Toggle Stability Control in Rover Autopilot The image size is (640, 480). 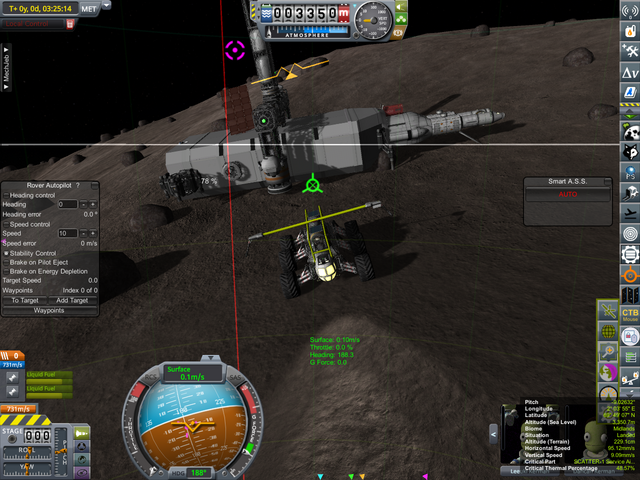click(6, 253)
